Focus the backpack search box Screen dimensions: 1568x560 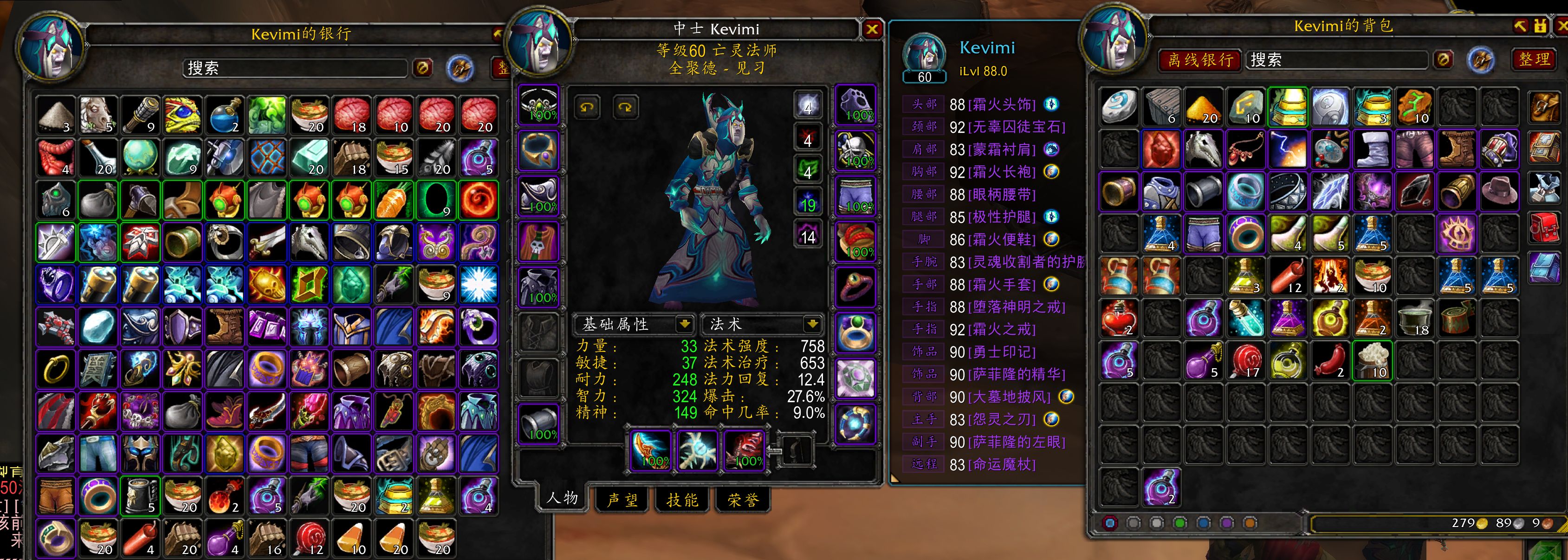1336,59
